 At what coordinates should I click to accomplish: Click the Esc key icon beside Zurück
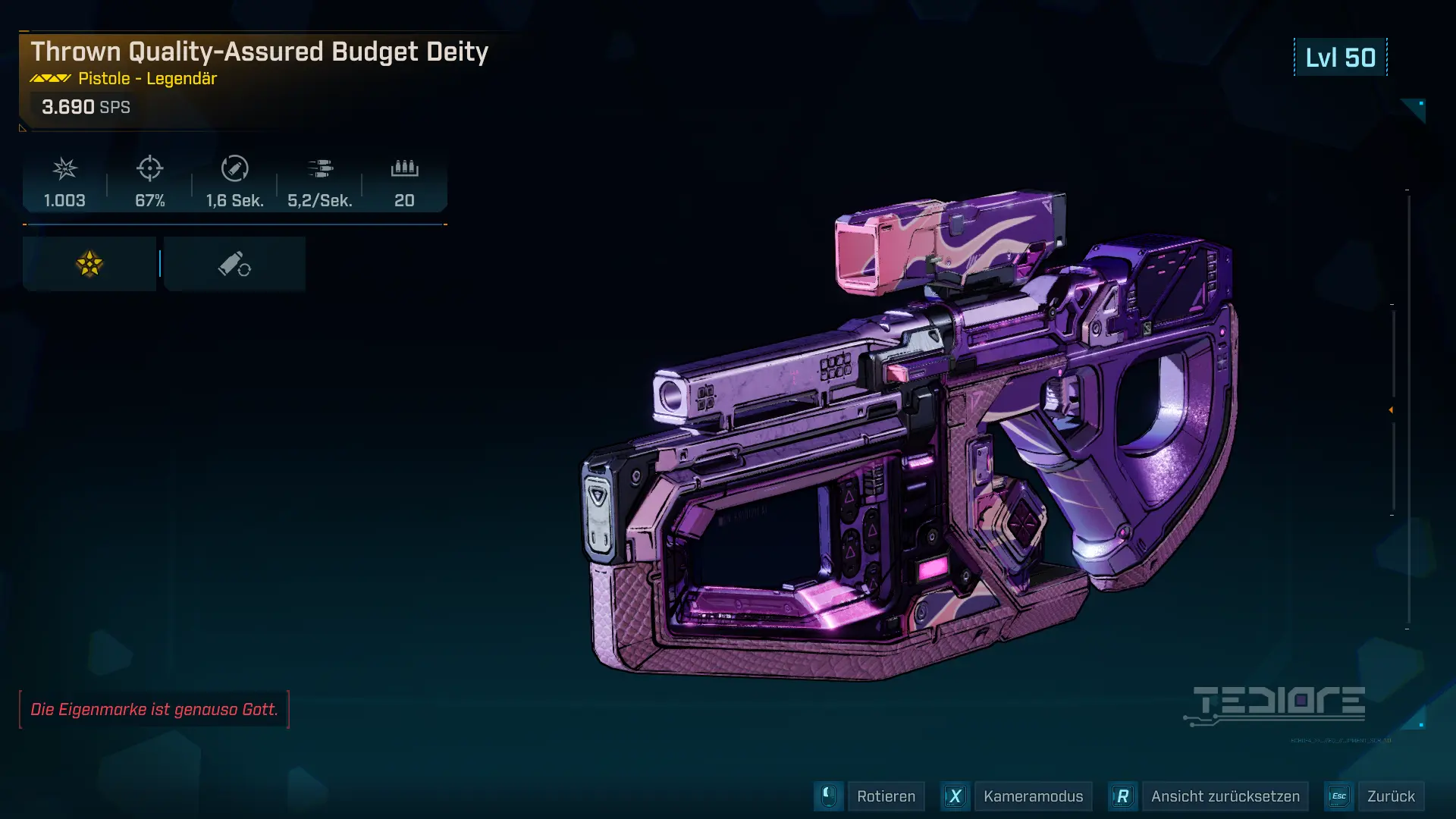click(x=1339, y=796)
